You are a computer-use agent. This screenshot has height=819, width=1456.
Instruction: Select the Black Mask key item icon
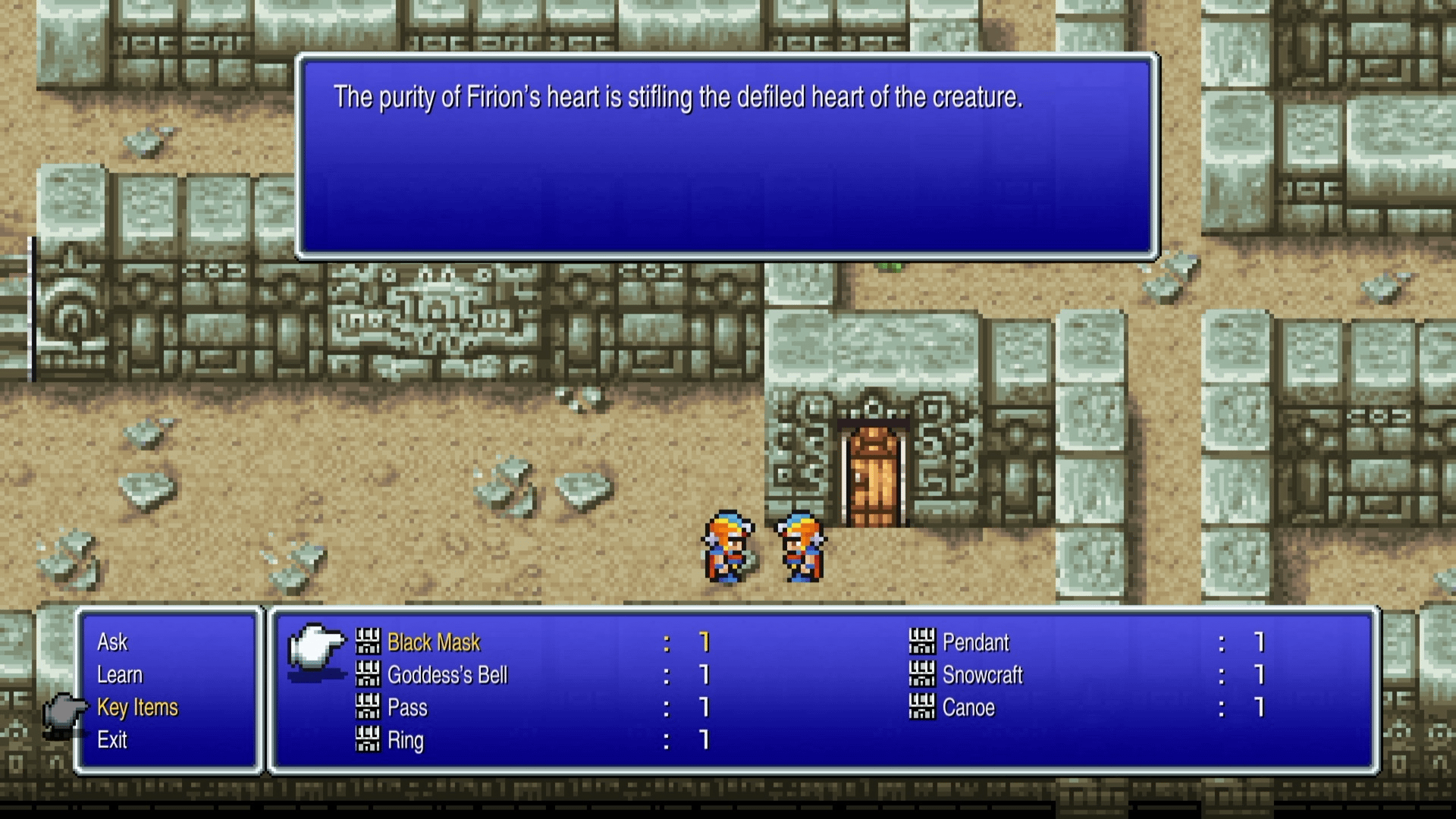[368, 642]
